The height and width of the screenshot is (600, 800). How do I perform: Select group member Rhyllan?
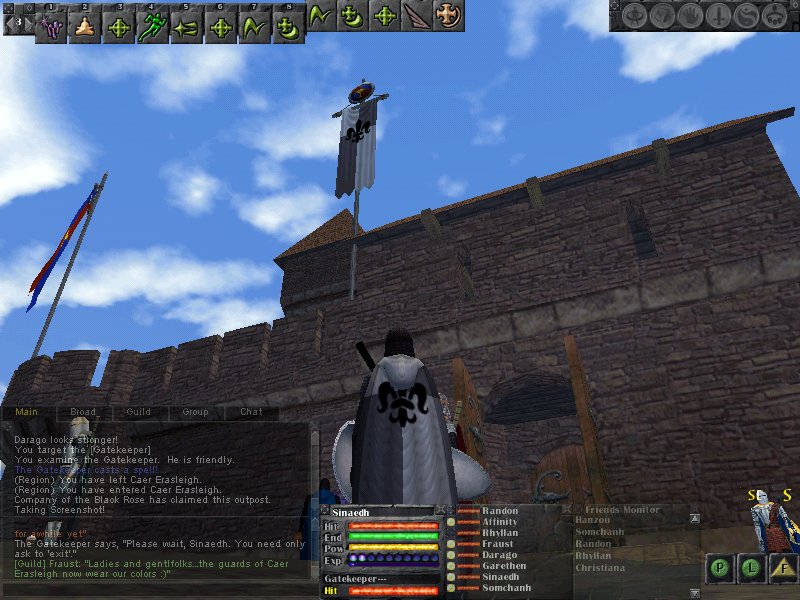(499, 533)
